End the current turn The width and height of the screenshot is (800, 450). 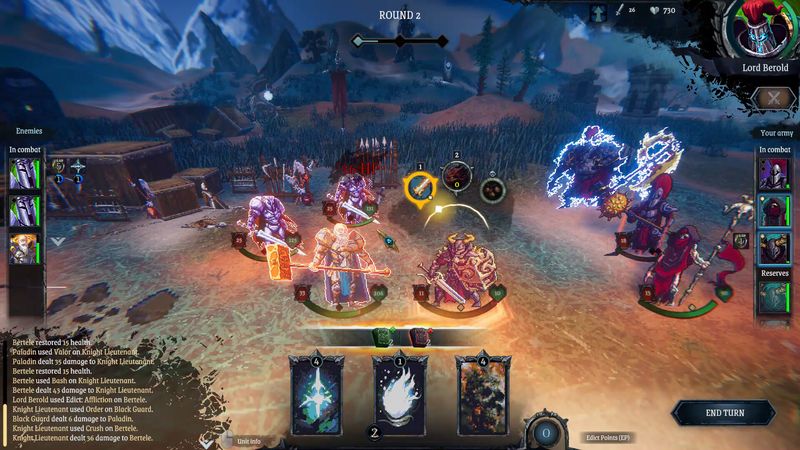point(723,413)
